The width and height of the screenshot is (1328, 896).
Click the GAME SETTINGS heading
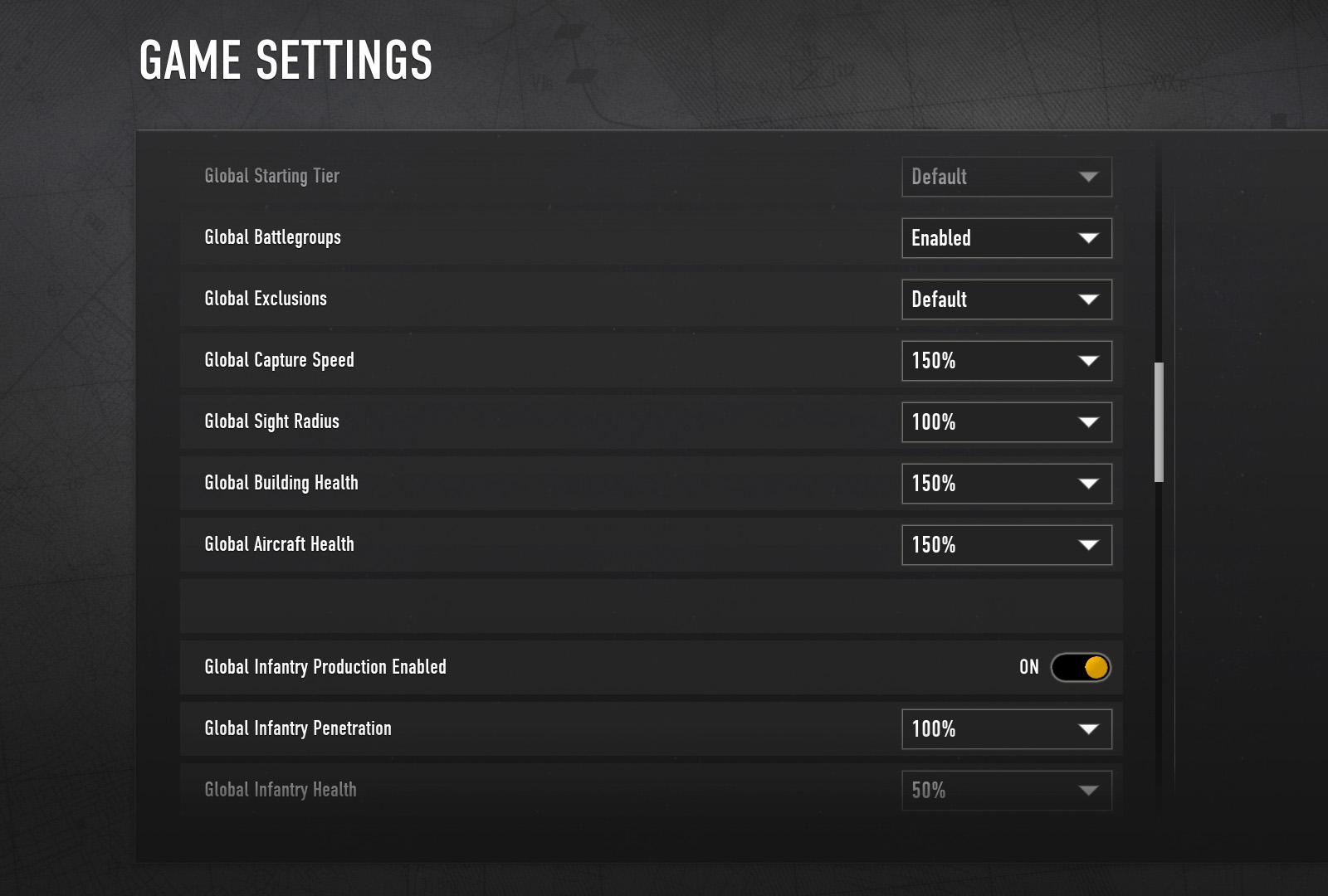click(x=286, y=58)
